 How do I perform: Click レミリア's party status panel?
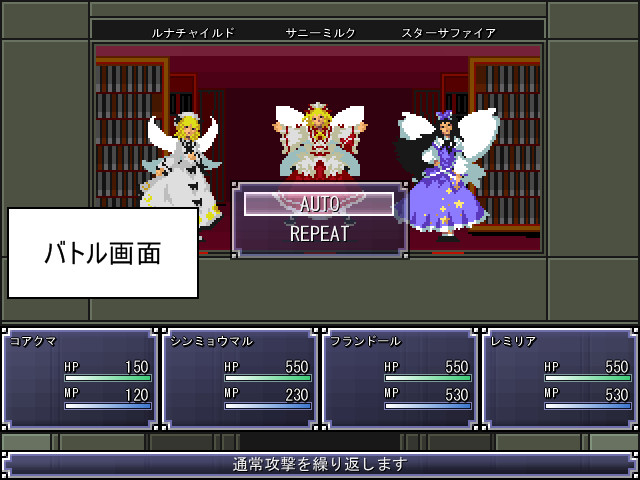(x=559, y=377)
